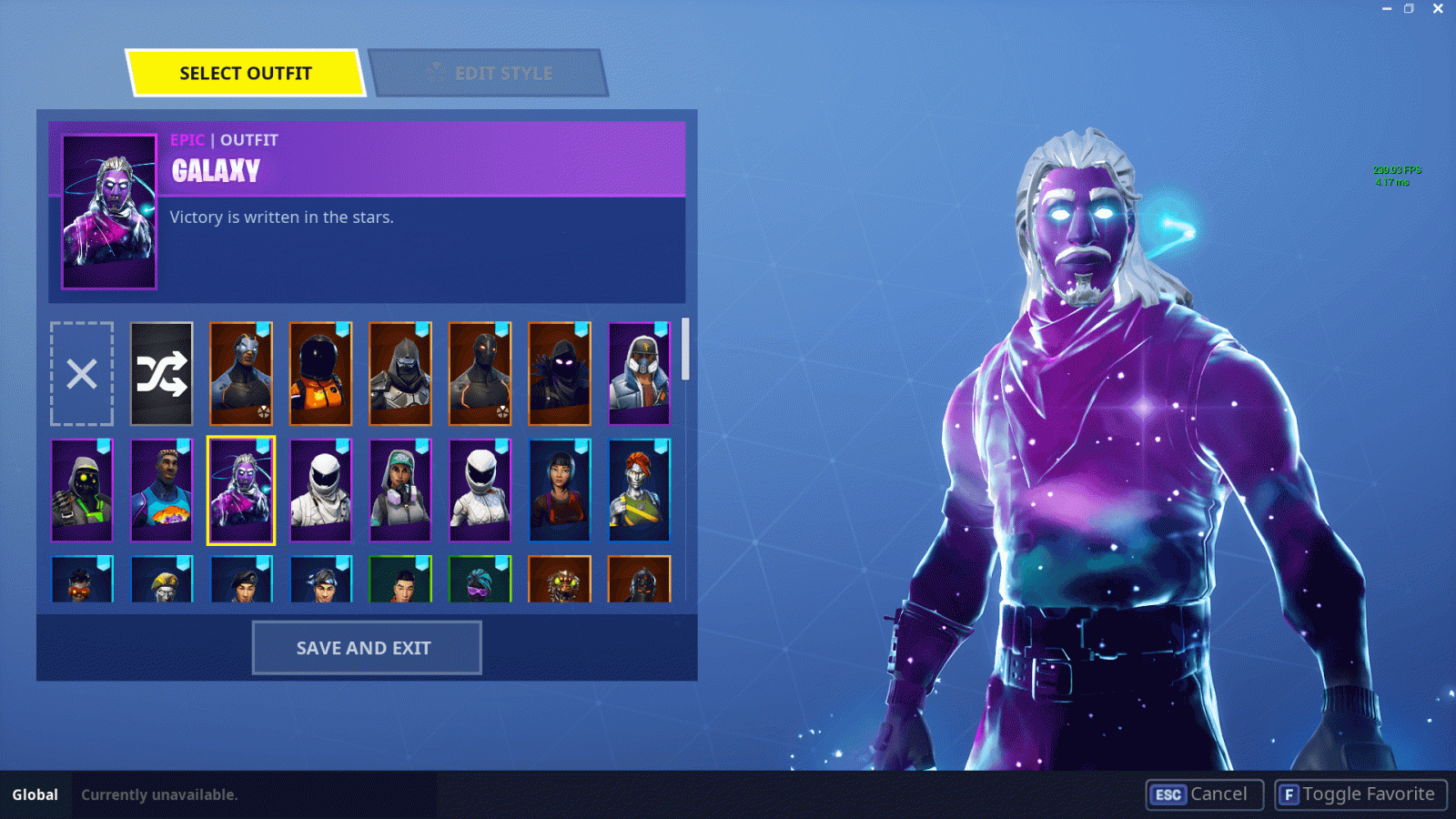1456x819 pixels.
Task: Click the random outfit shuffle icon
Action: point(161,373)
